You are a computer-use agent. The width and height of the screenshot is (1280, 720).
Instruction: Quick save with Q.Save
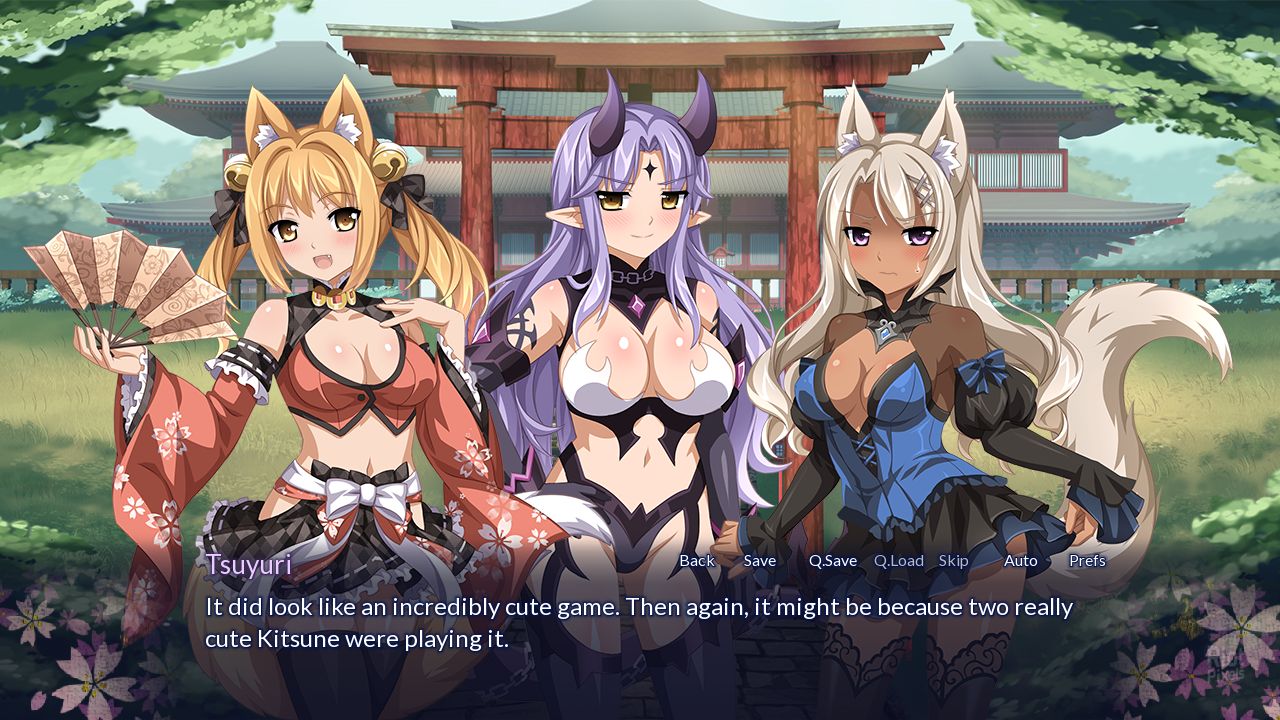833,561
